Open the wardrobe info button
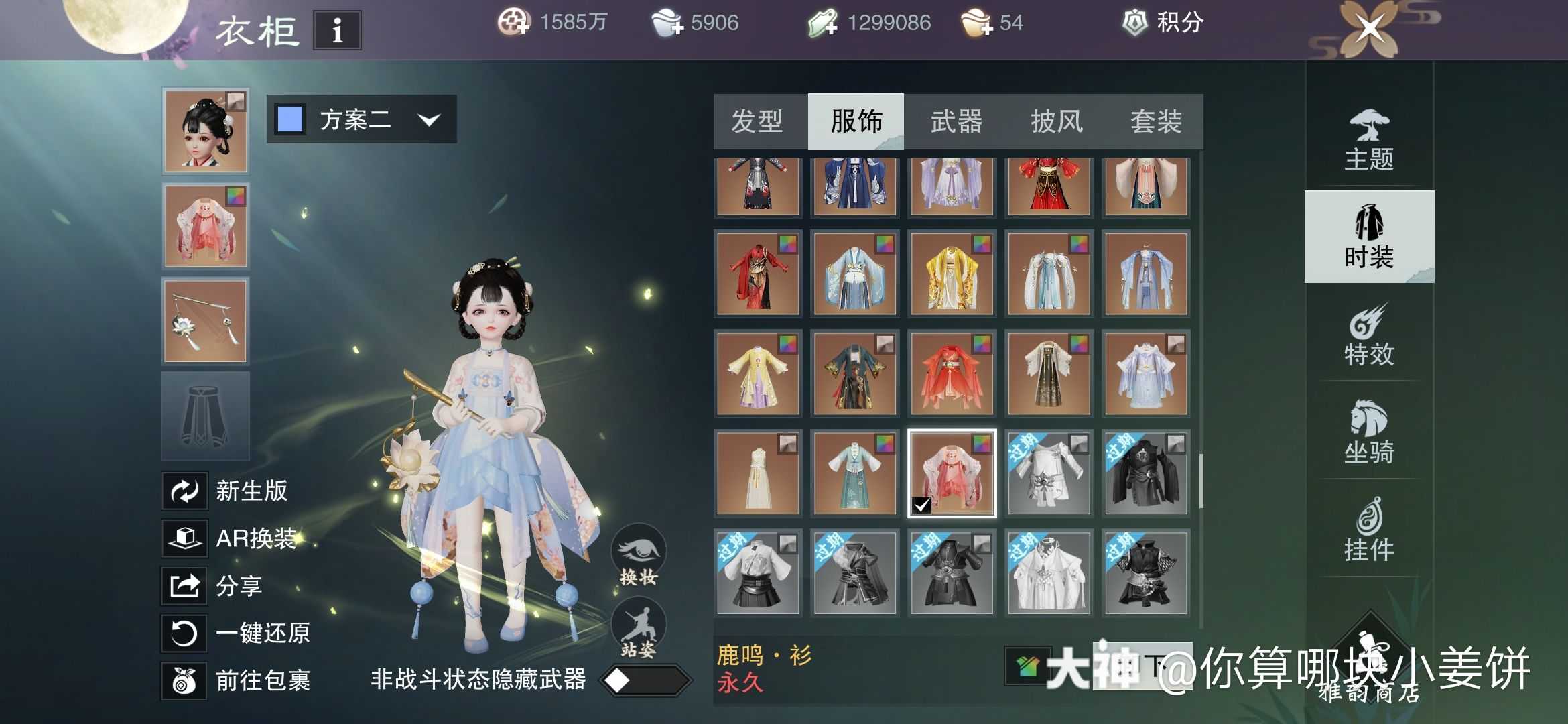Viewport: 1568px width, 724px height. (337, 30)
